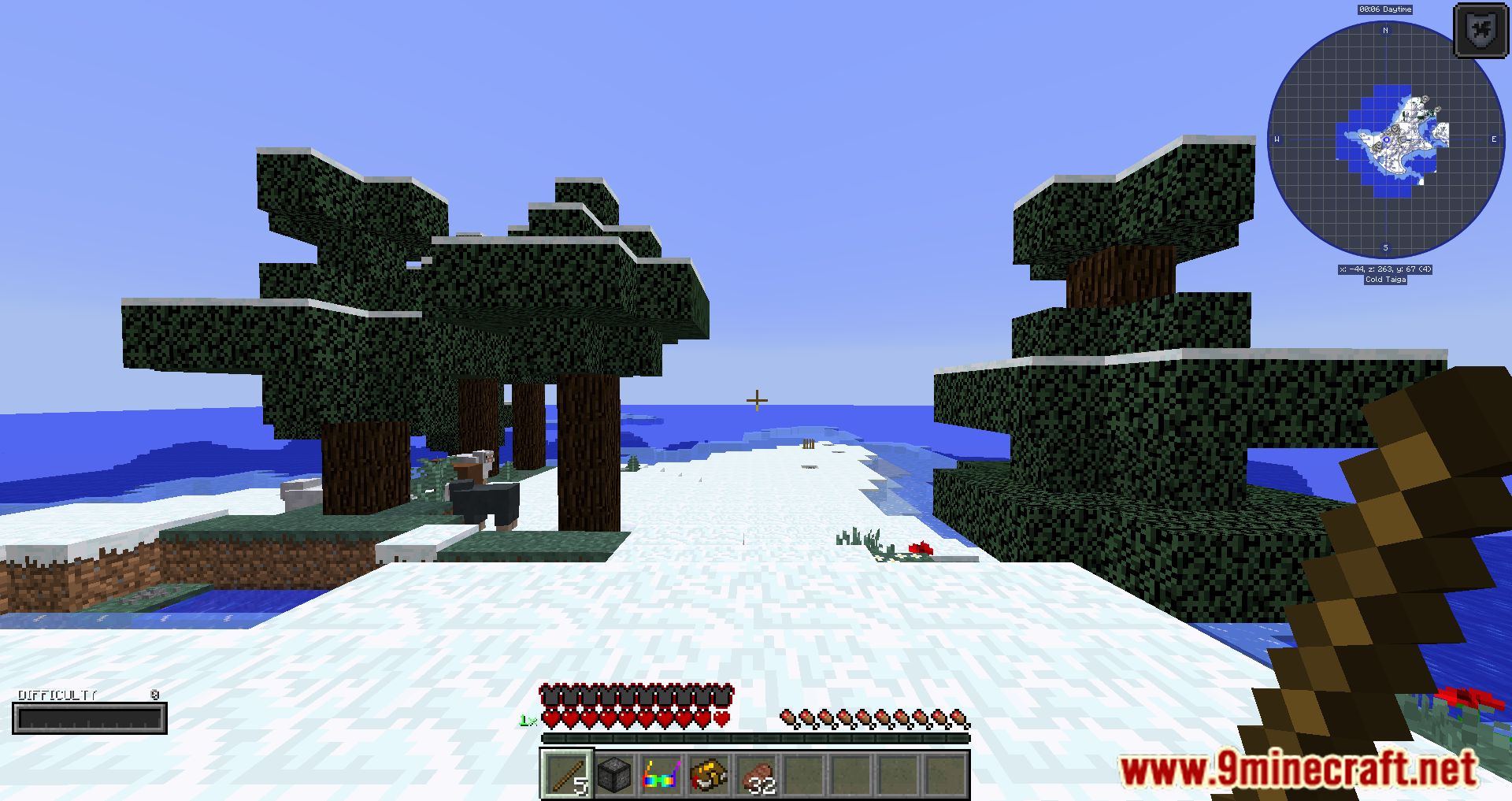The width and height of the screenshot is (1512, 801).
Task: Click the Cold Taiga biome label
Action: [x=1384, y=280]
